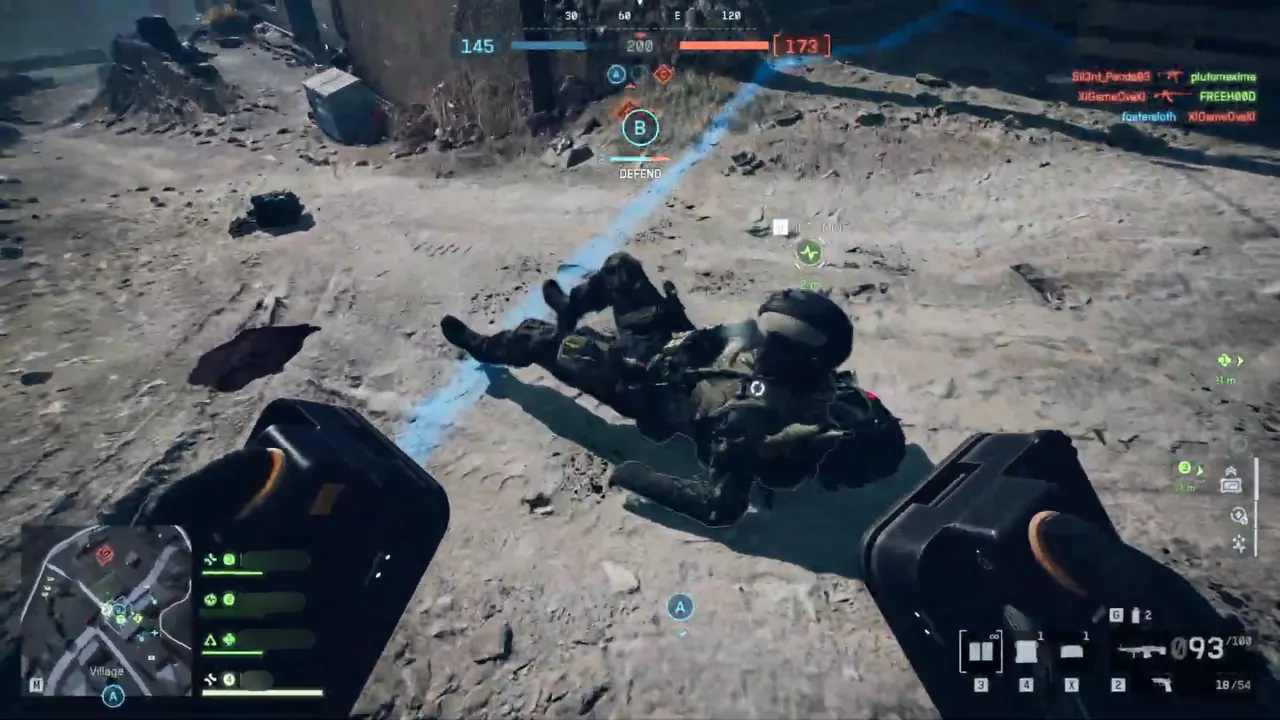This screenshot has height=720, width=1280.
Task: Click the rank chevron icon on the right sidebar
Action: tap(1231, 471)
